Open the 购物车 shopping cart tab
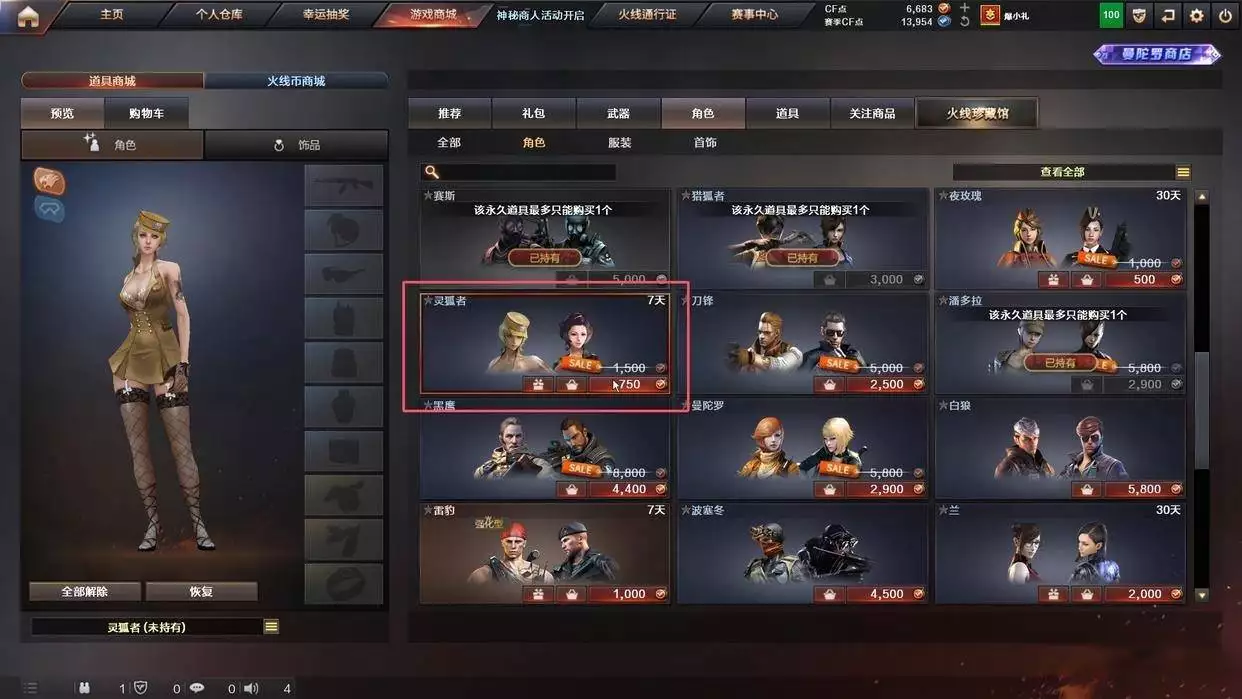The width and height of the screenshot is (1242, 699). coord(146,114)
